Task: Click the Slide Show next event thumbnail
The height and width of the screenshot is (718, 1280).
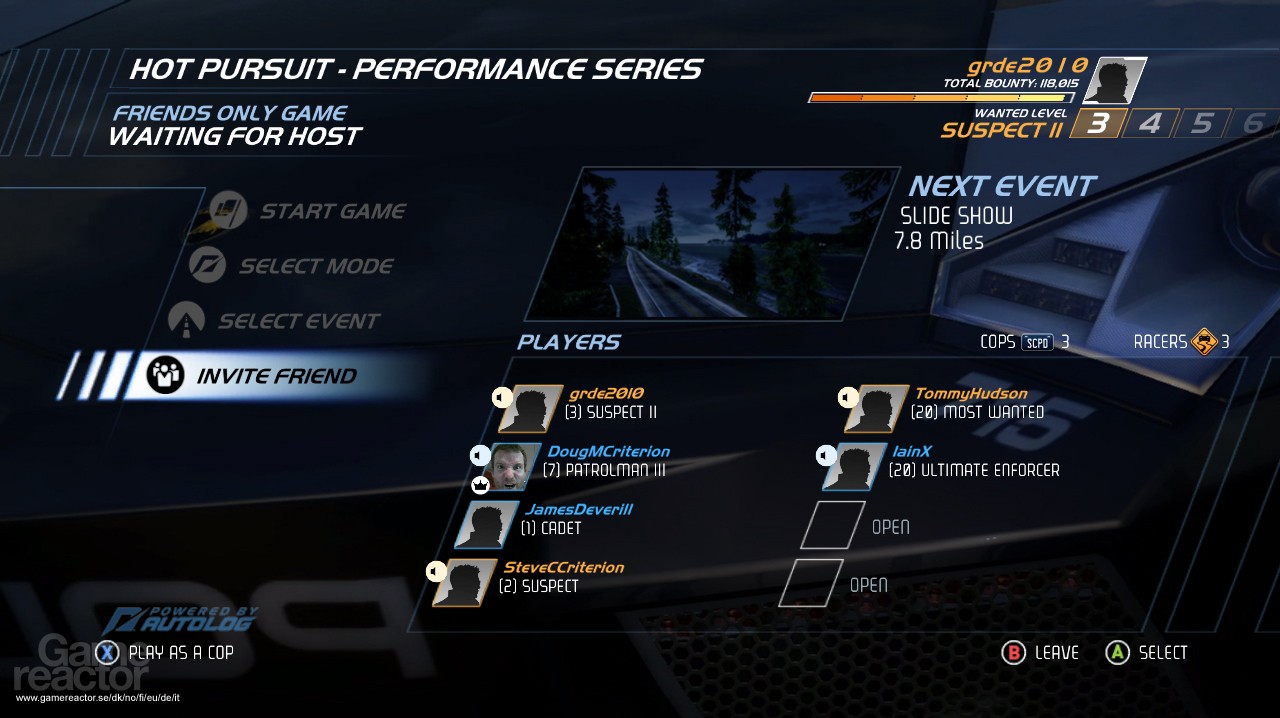Action: 713,243
